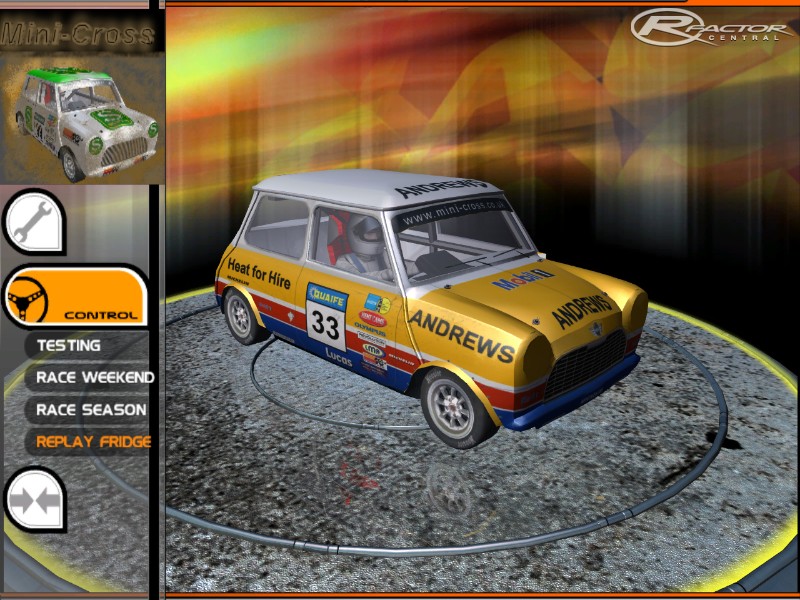800x600 pixels.
Task: Click the opposing arrows multiplayer icon
Action: [x=35, y=498]
